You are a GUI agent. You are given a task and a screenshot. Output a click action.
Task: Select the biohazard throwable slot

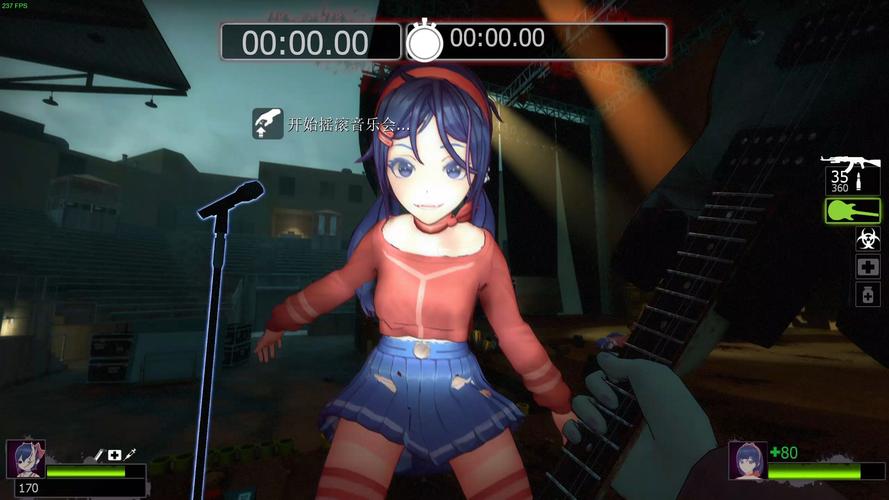pyautogui.click(x=867, y=239)
